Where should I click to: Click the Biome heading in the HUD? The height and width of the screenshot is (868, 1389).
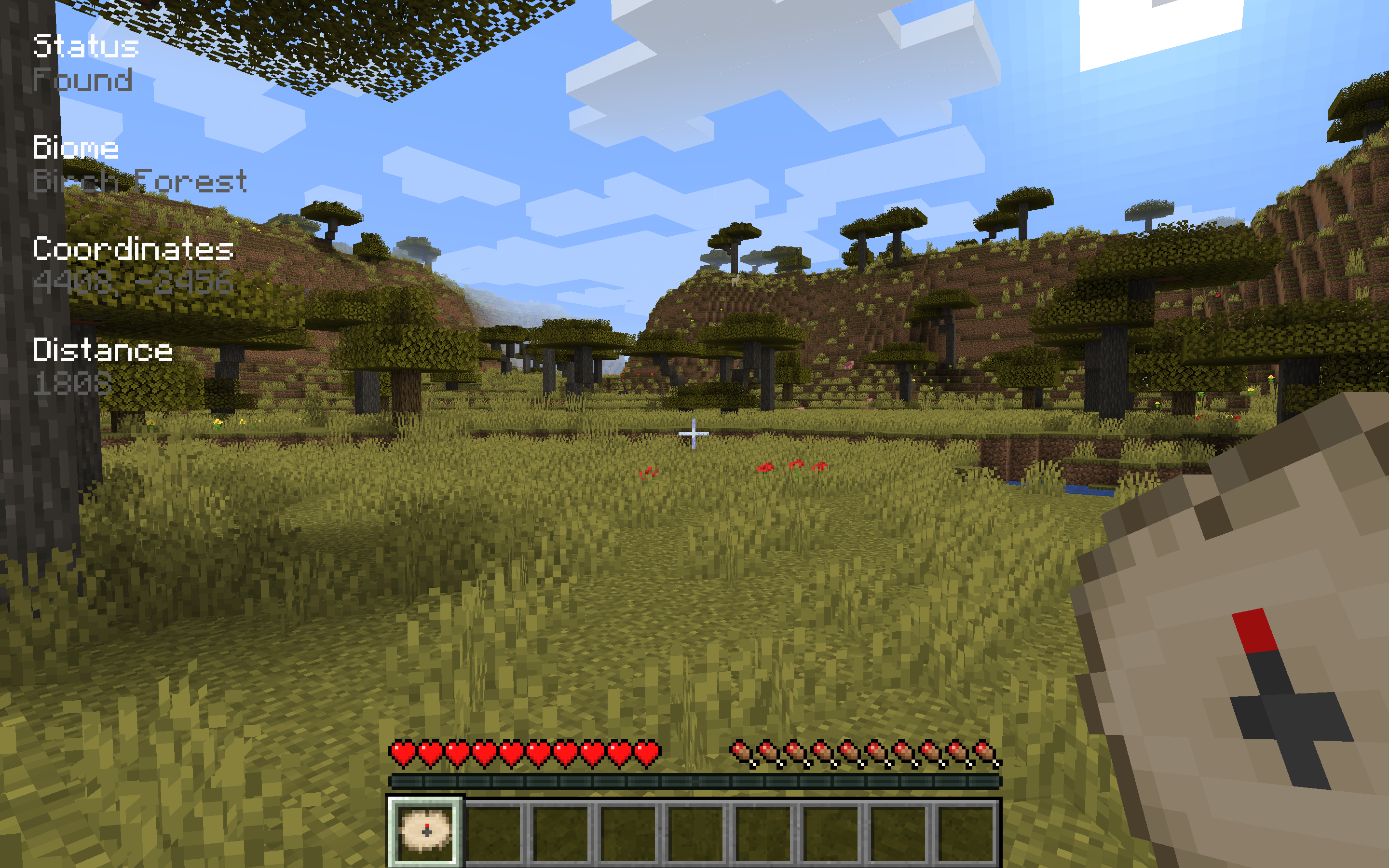coord(75,148)
